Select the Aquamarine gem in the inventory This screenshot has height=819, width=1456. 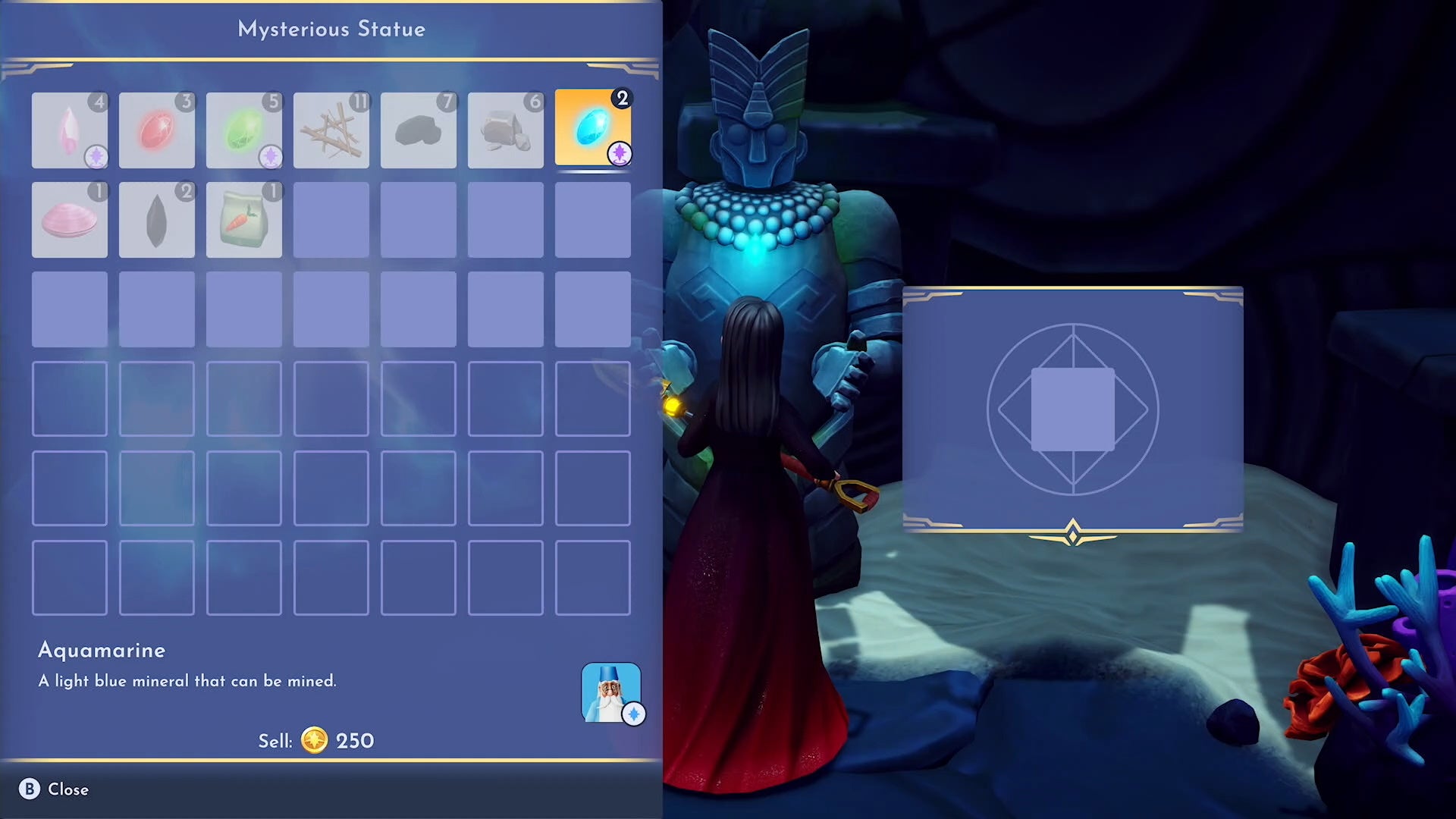pos(594,129)
